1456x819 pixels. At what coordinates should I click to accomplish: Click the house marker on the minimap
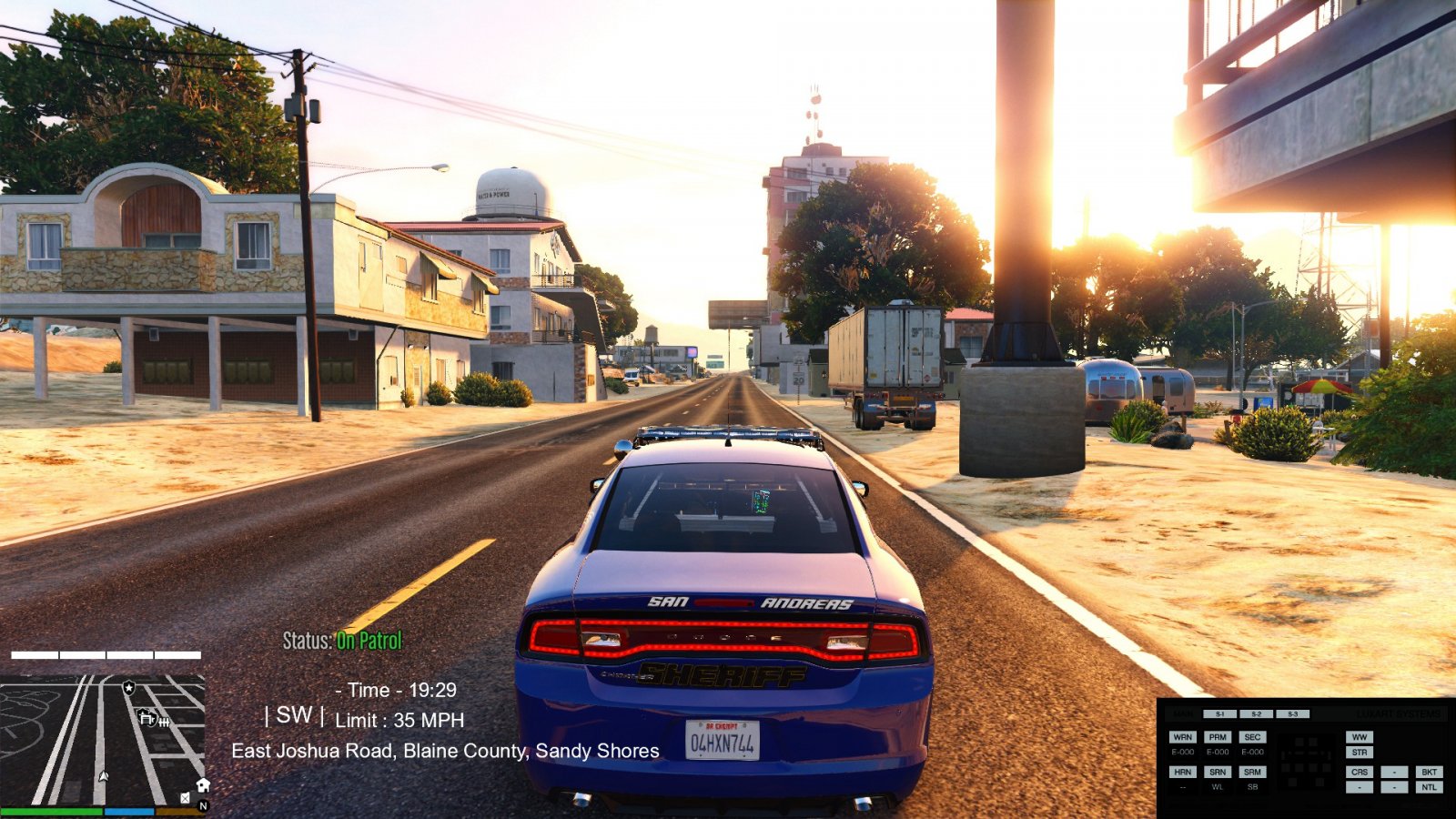203,784
